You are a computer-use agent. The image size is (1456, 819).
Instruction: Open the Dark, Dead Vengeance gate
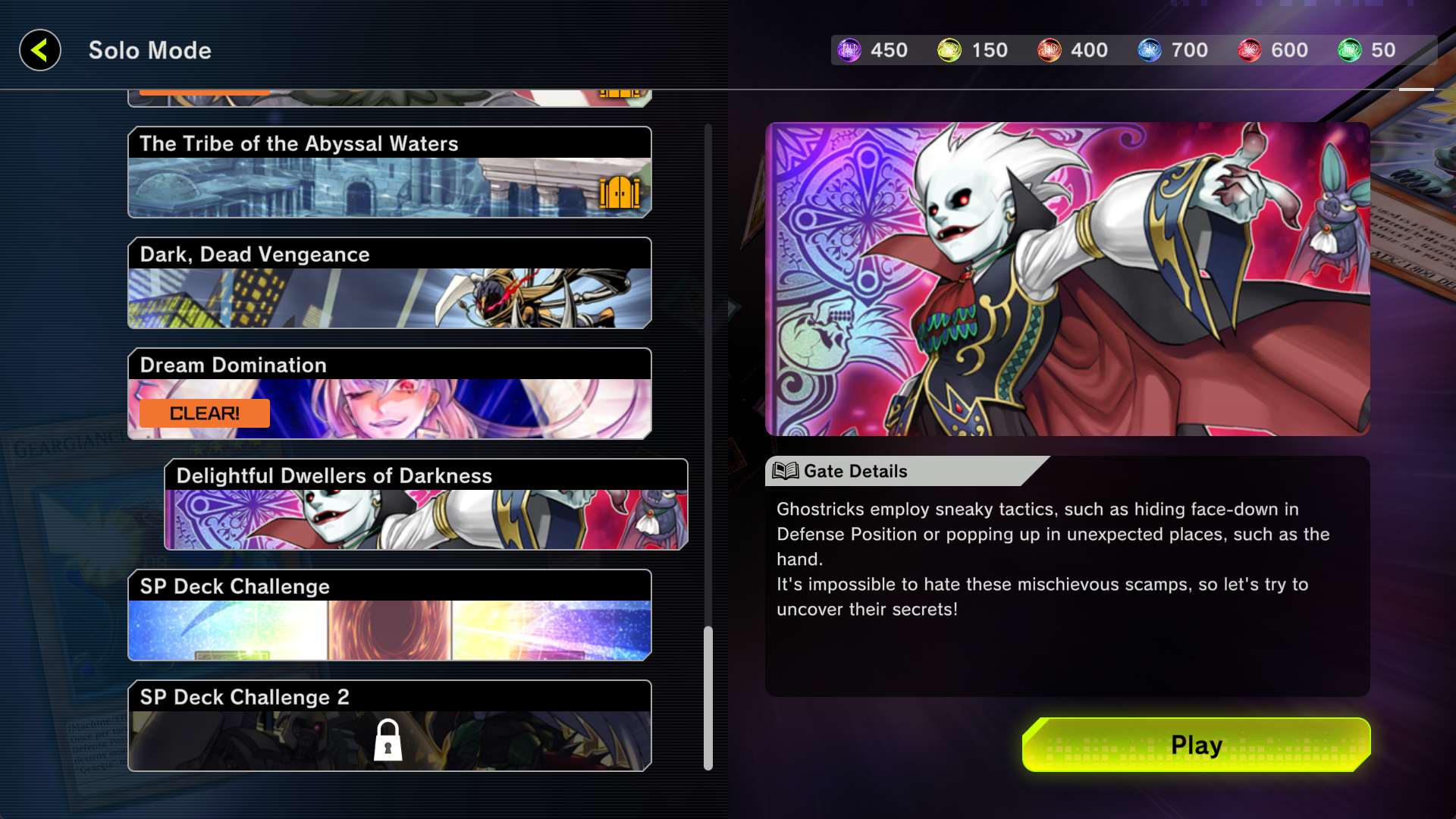389,284
